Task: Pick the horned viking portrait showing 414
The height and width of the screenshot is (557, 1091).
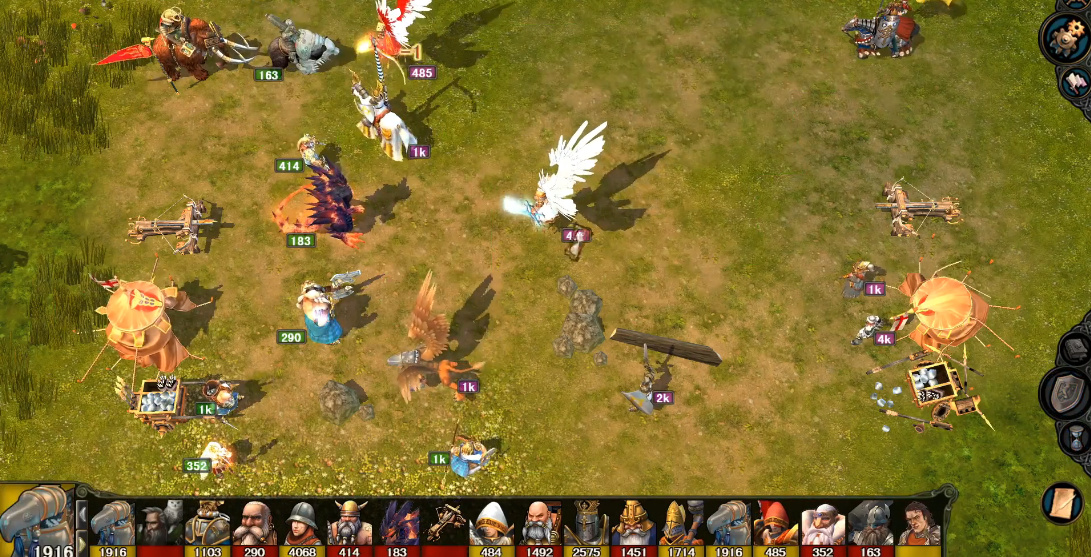Action: click(x=349, y=524)
